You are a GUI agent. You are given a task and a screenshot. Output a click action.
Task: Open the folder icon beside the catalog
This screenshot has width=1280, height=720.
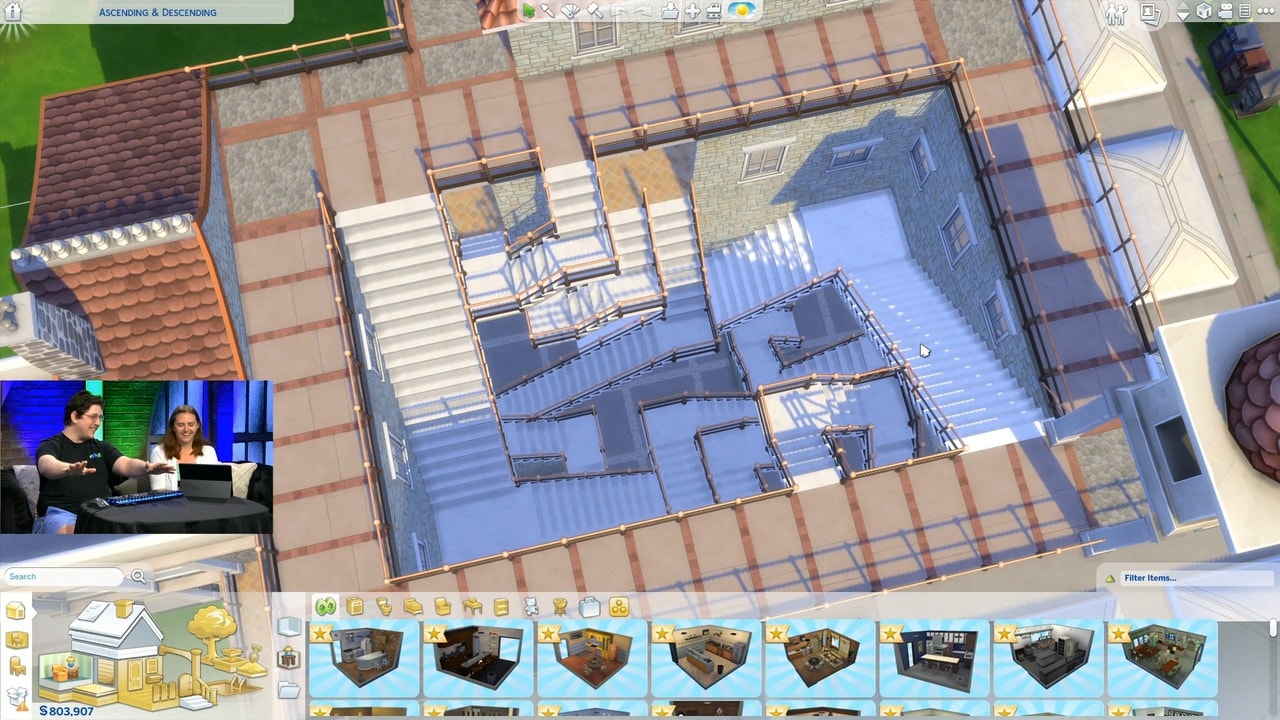tap(289, 690)
